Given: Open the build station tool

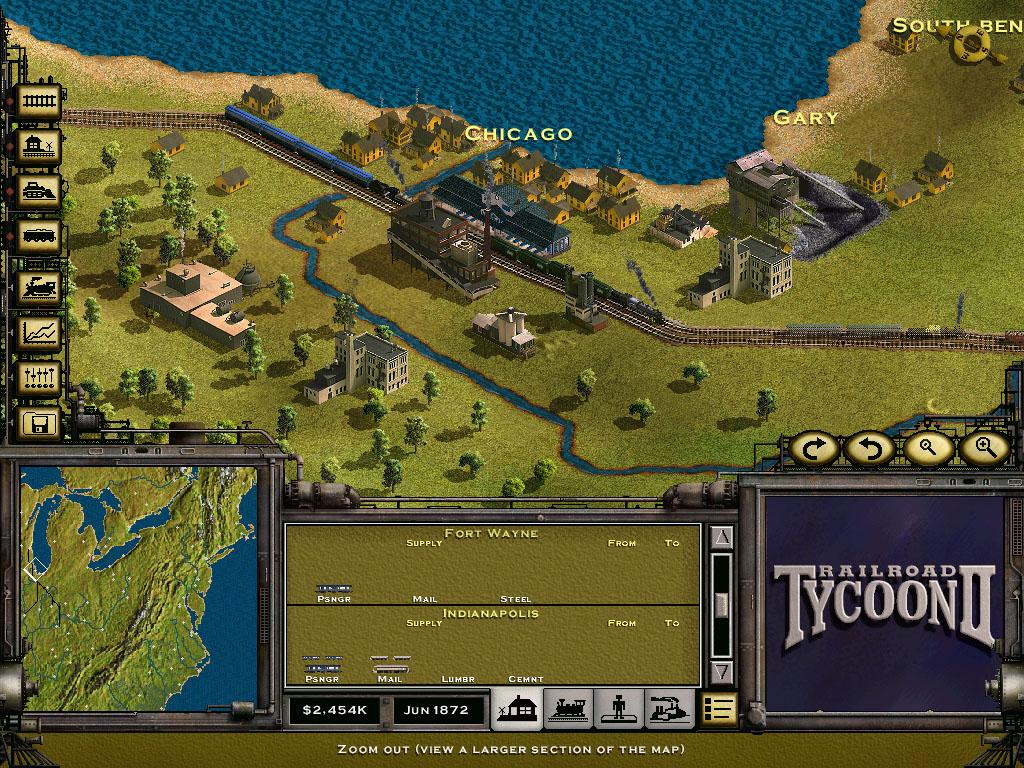Looking at the screenshot, I should [40, 147].
